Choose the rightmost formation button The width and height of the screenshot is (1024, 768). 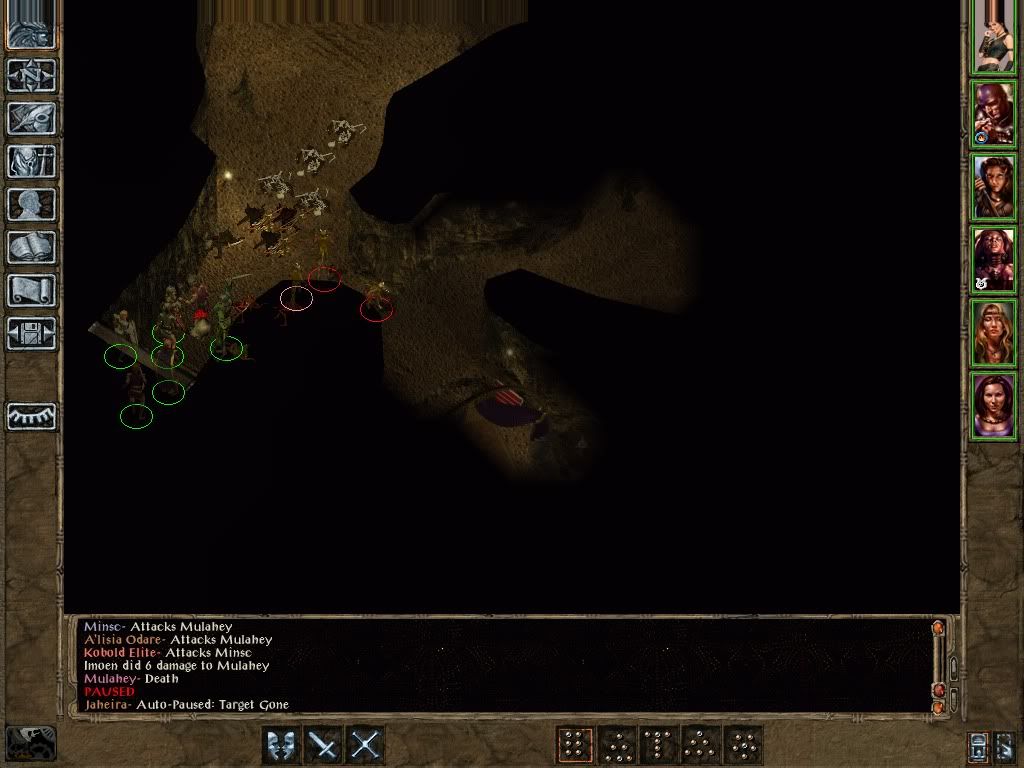pyautogui.click(x=744, y=745)
